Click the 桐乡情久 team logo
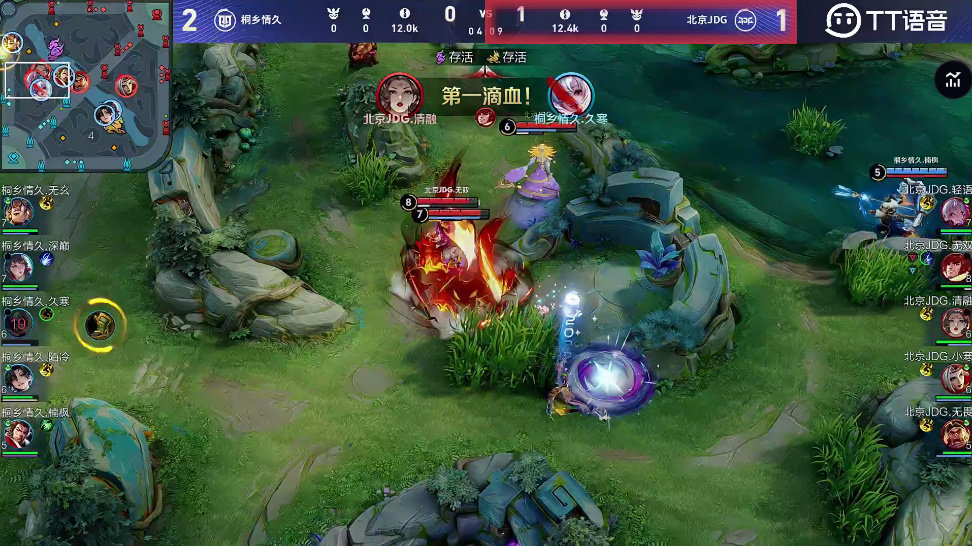This screenshot has height=546, width=972. (x=223, y=19)
